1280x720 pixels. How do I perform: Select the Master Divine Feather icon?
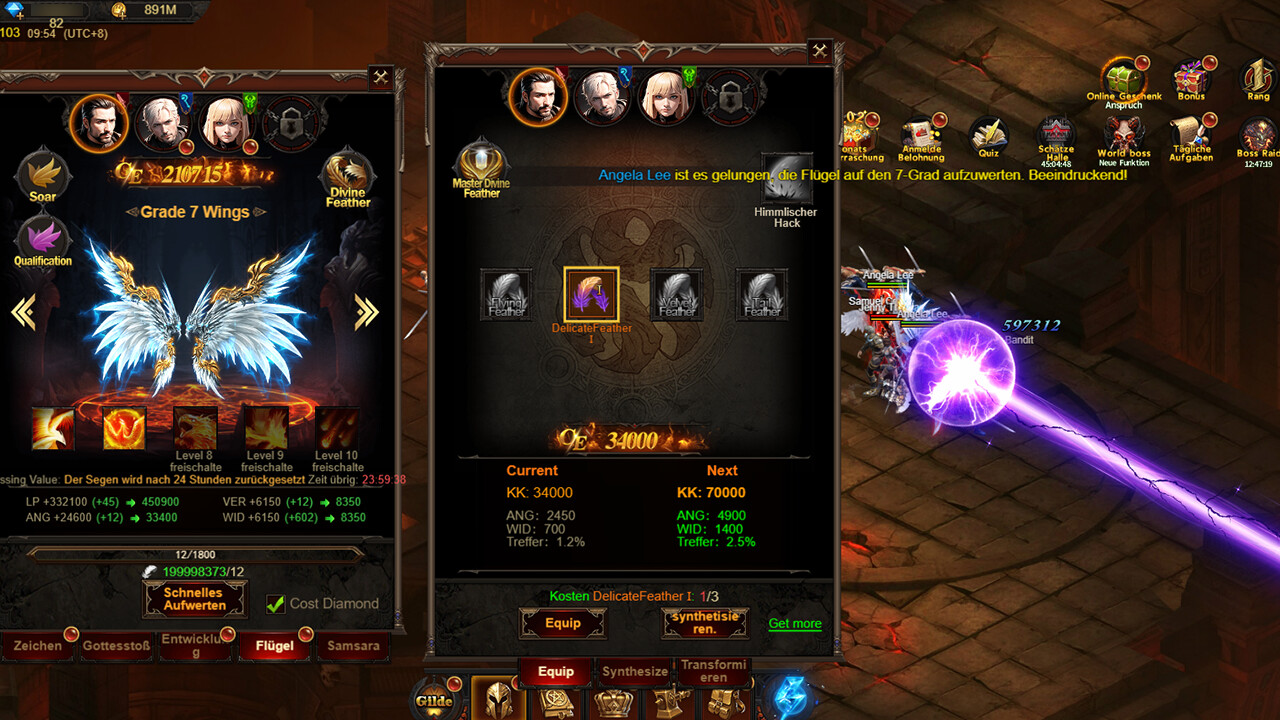tap(481, 160)
